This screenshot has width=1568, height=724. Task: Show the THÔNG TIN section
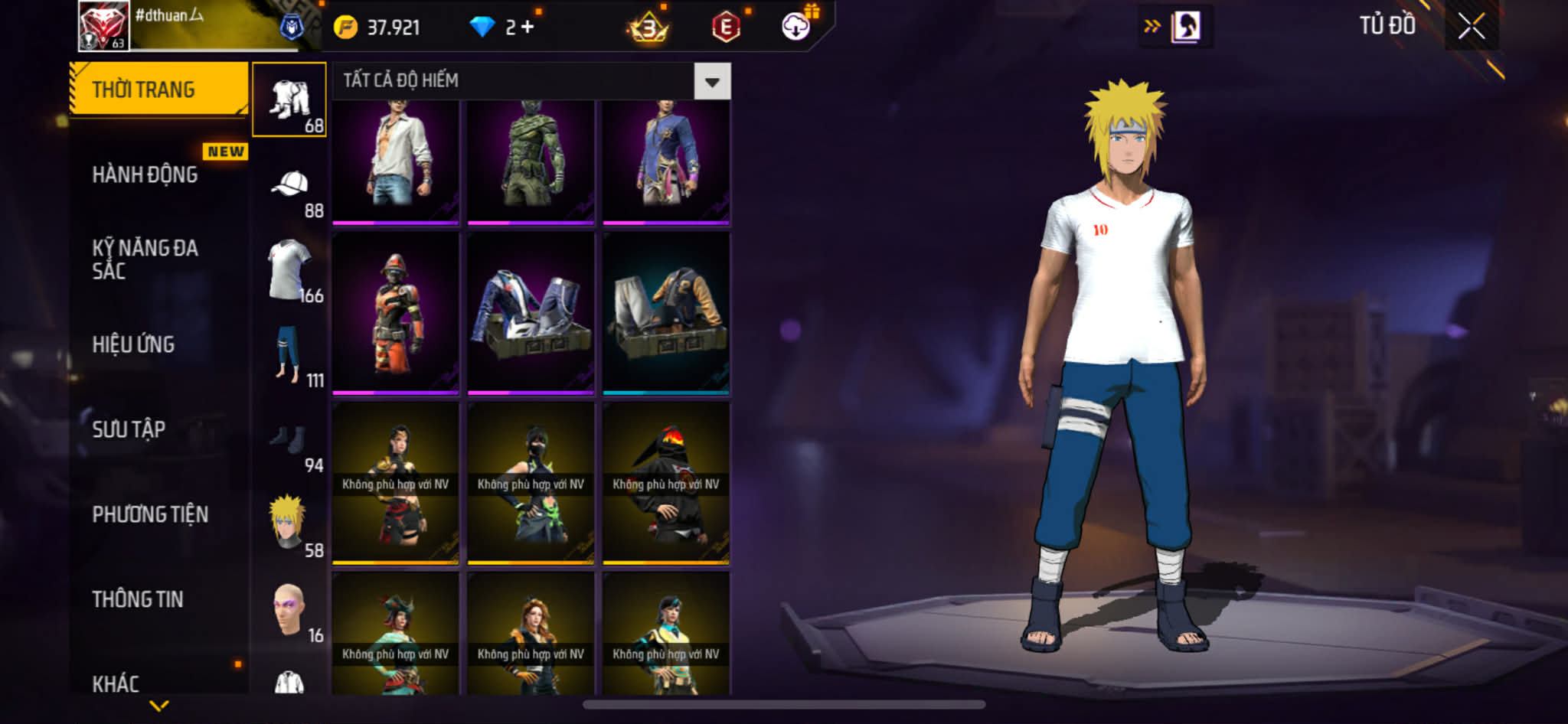coord(138,599)
